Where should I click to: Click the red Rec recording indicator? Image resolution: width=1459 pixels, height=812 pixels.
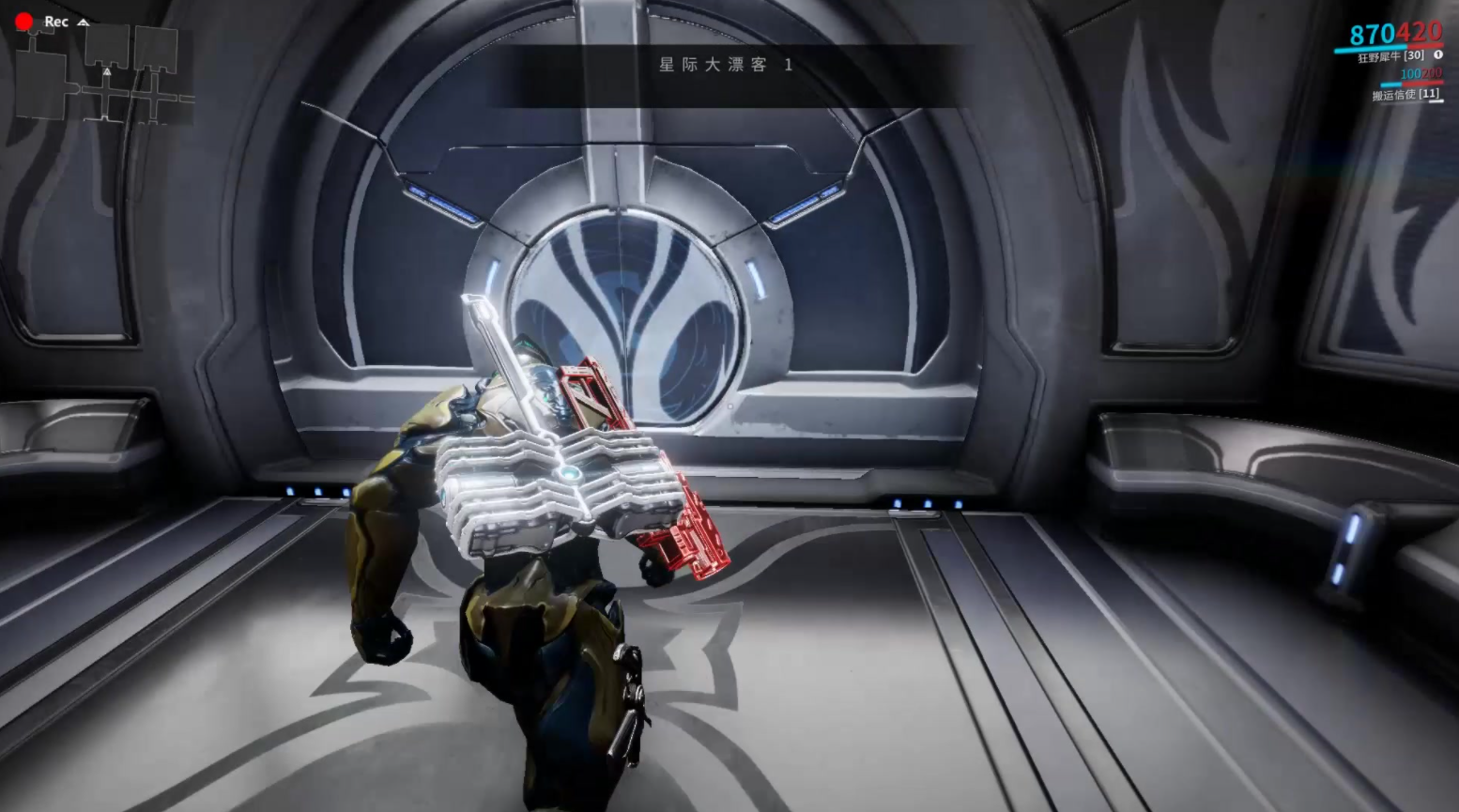pyautogui.click(x=24, y=21)
